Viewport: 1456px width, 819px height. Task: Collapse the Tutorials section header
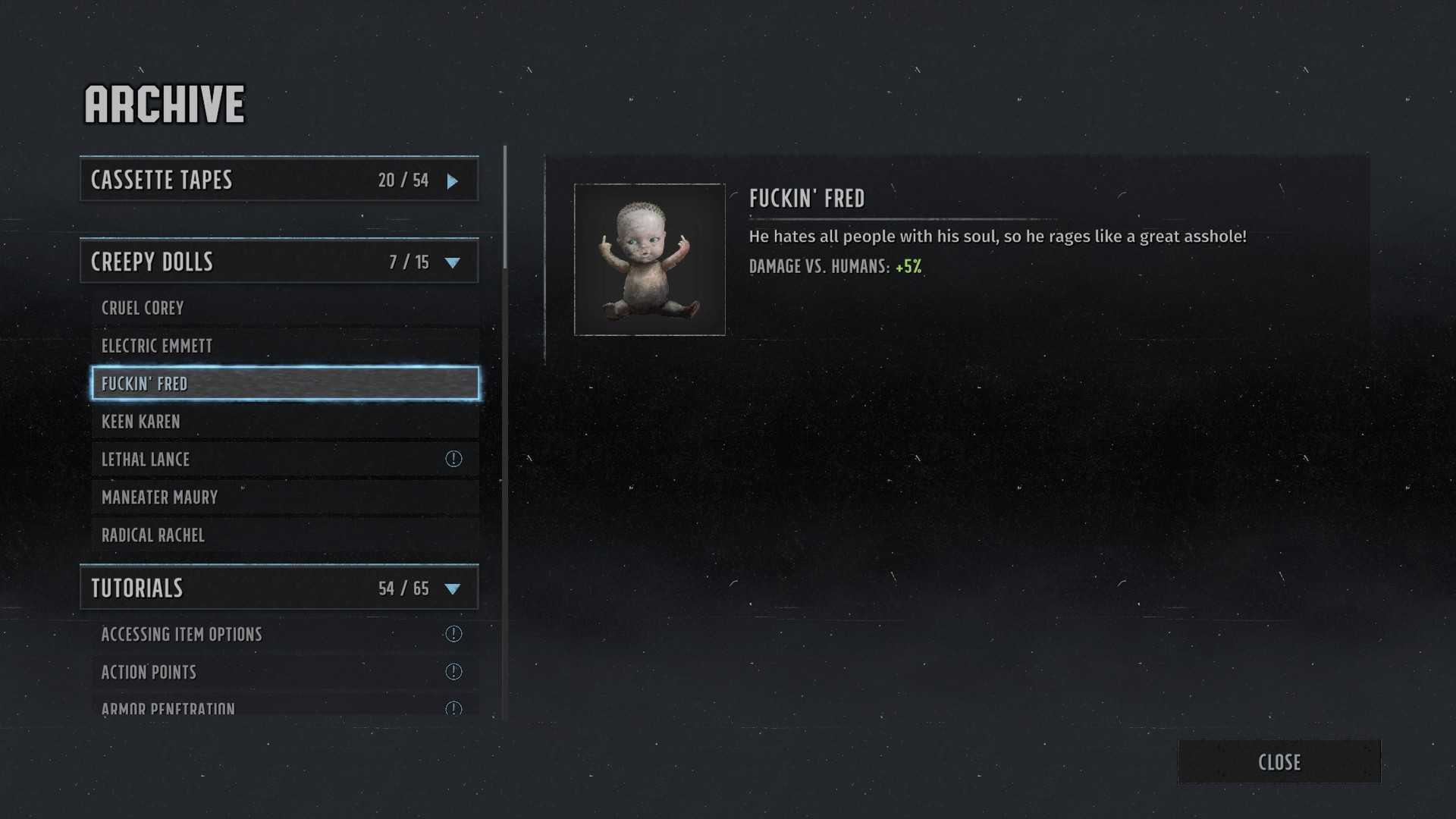point(279,588)
